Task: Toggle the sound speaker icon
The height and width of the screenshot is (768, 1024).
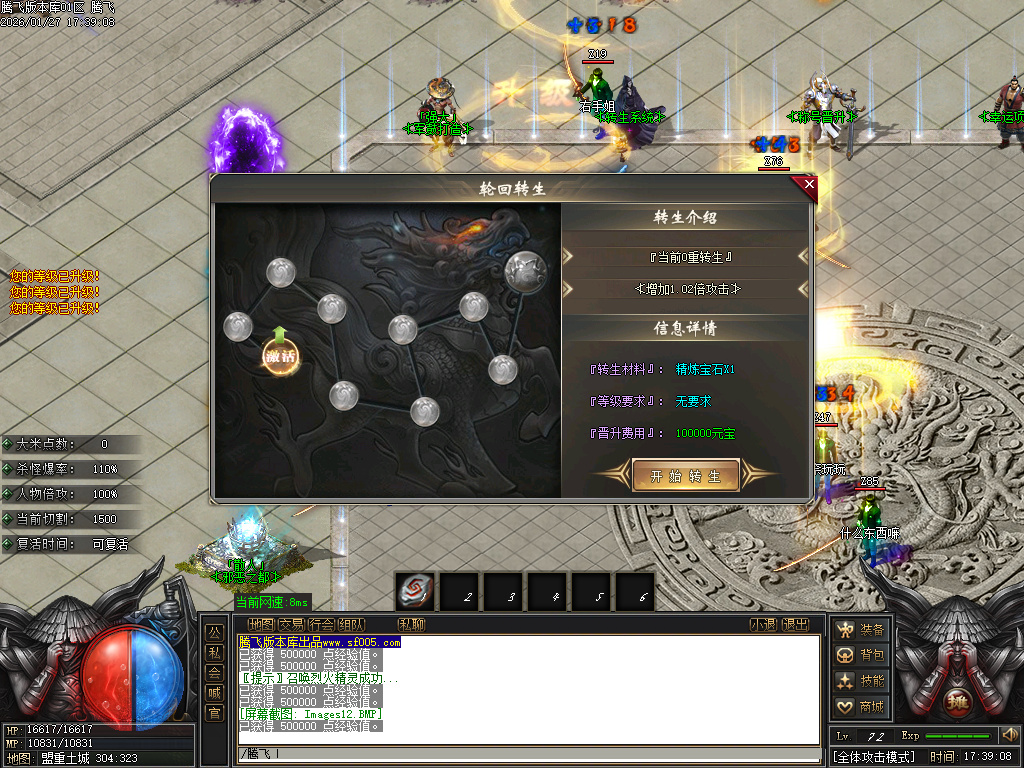Action: (1008, 736)
